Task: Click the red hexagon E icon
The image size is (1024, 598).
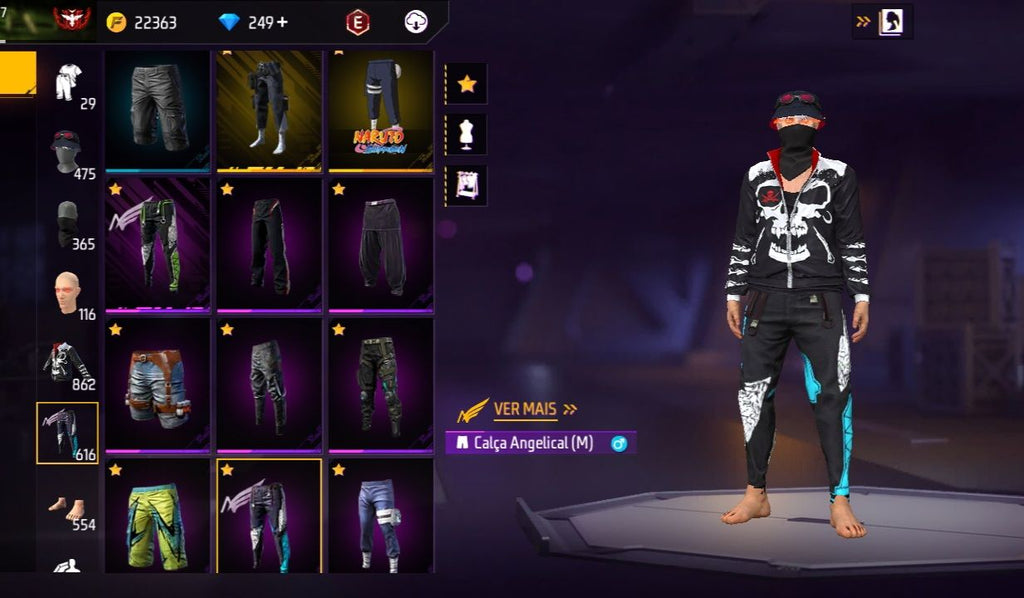Action: point(357,22)
